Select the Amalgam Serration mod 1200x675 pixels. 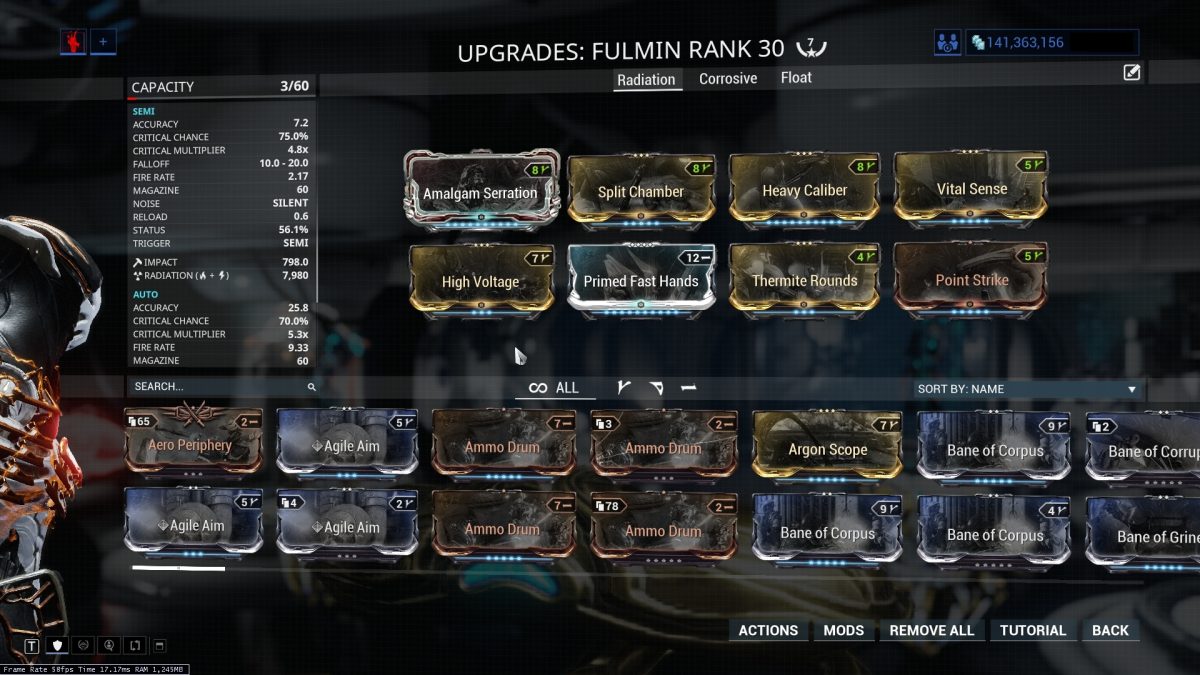(x=480, y=191)
